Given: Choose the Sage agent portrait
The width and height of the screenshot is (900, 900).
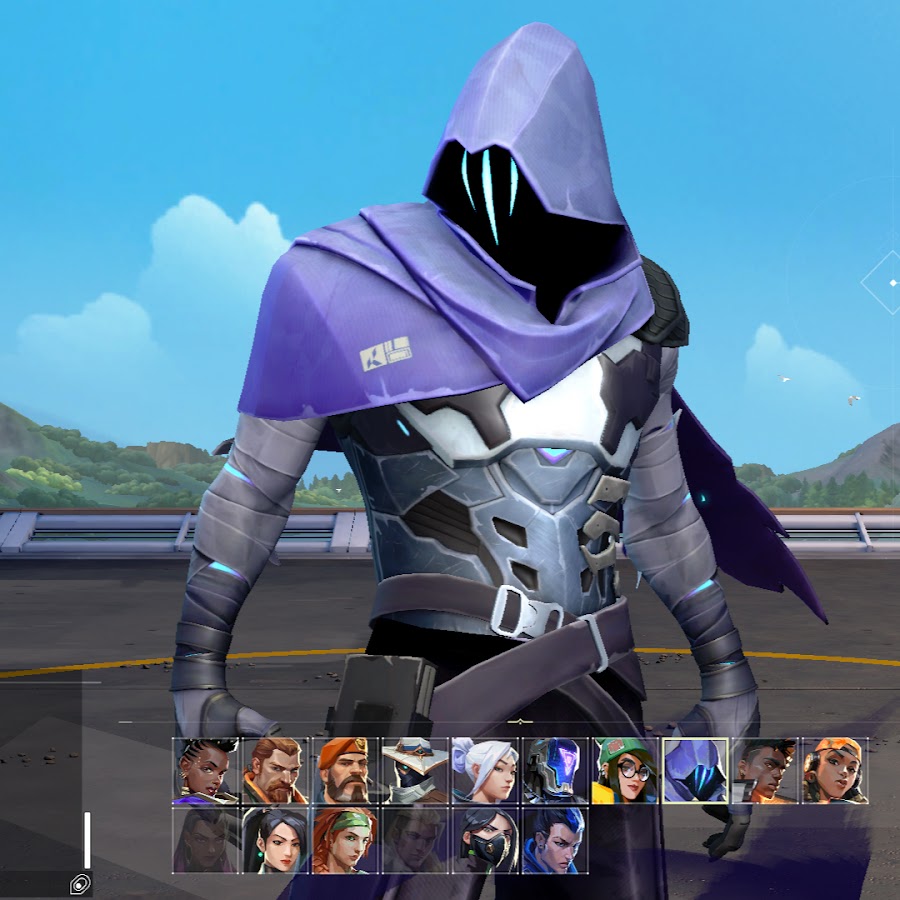Looking at the screenshot, I should pyautogui.click(x=276, y=840).
